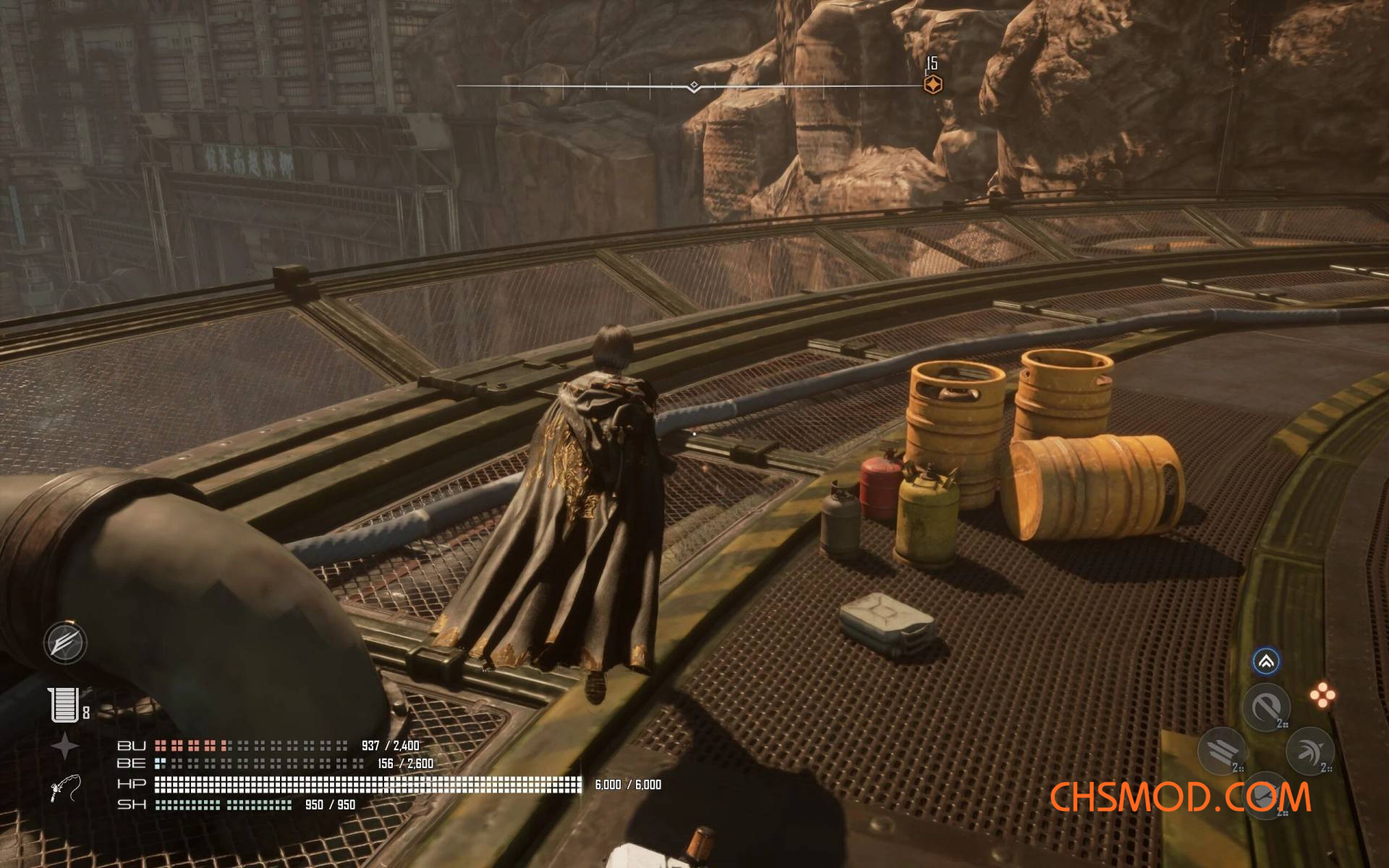
Task: Activate the top curved slash skill
Action: tap(1266, 707)
